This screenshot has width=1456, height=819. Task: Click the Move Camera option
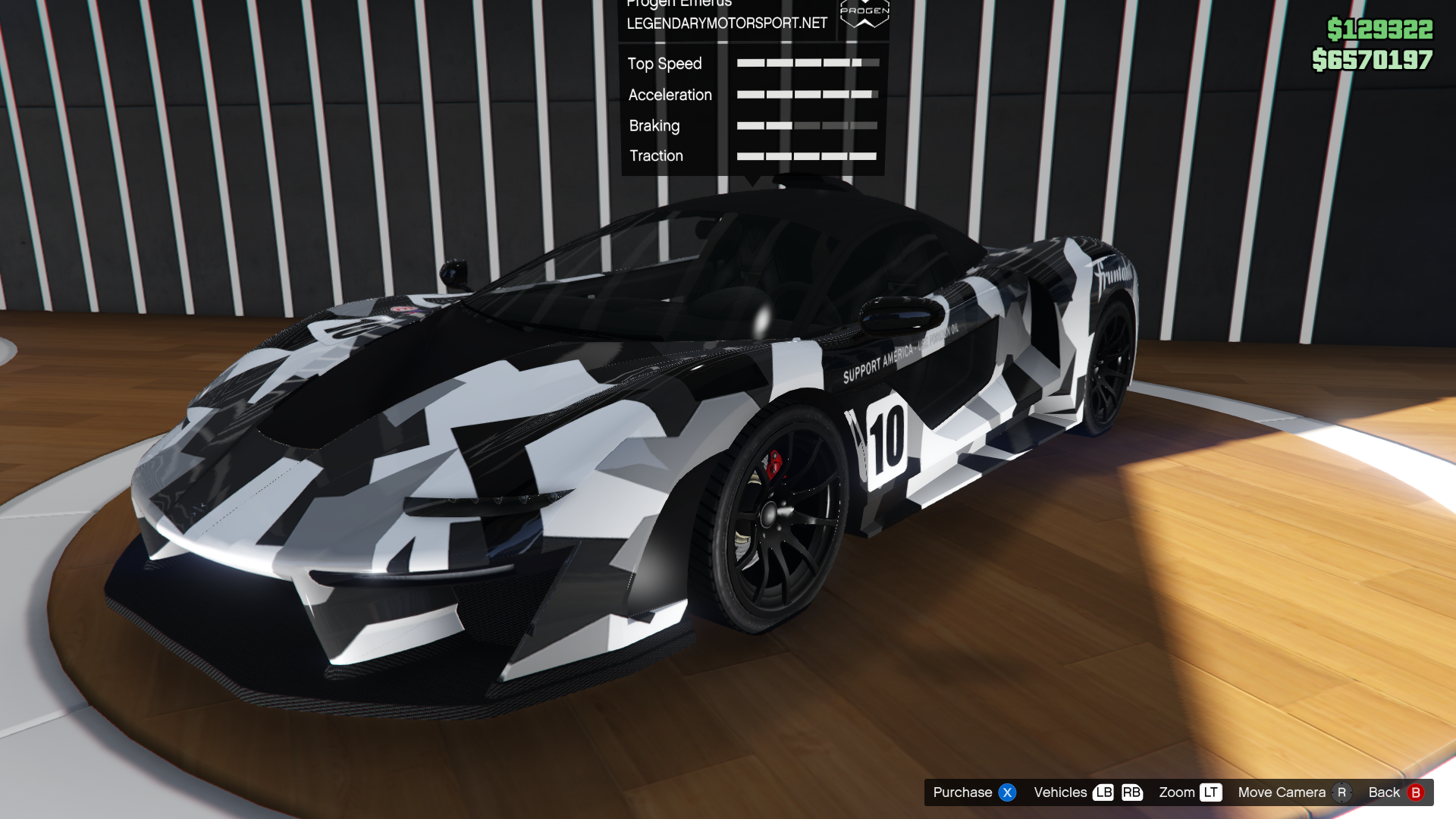(1294, 792)
